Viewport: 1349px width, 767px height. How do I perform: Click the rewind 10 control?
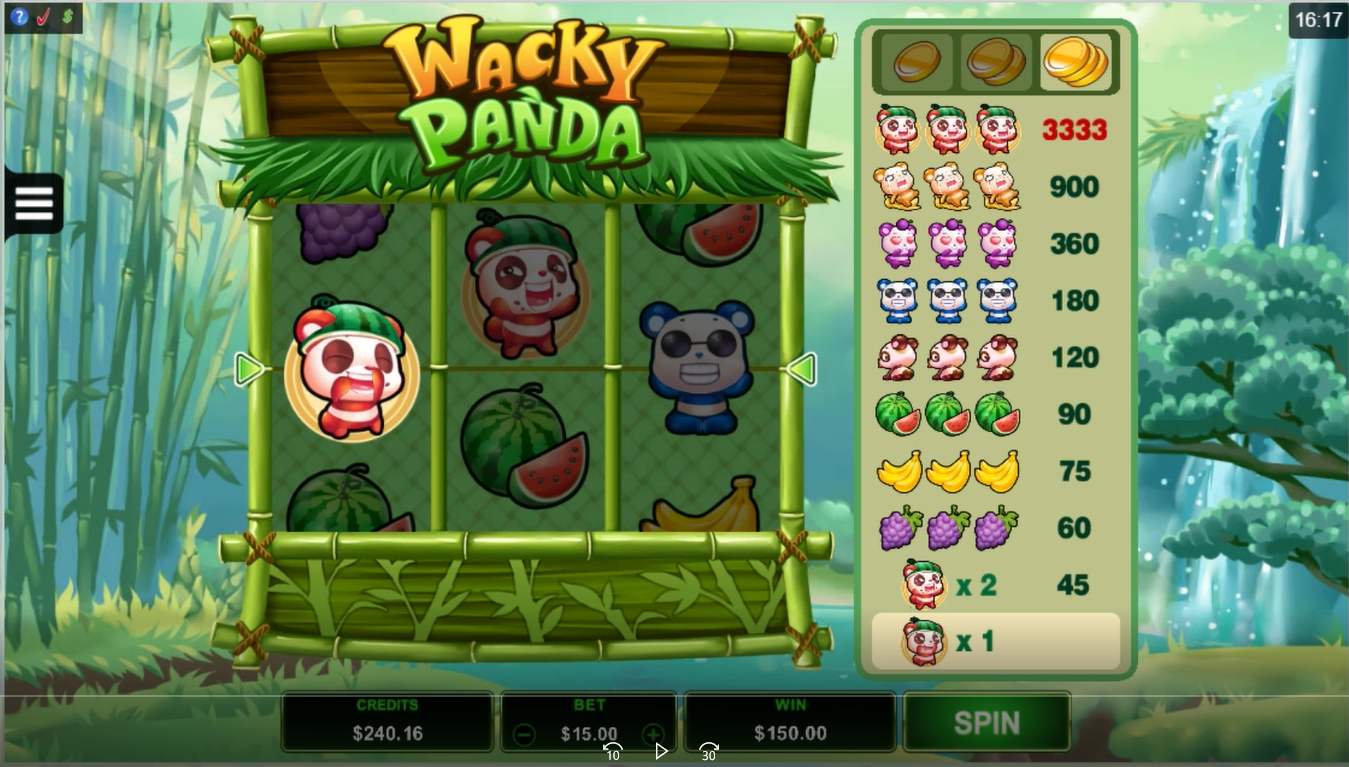pyautogui.click(x=613, y=750)
